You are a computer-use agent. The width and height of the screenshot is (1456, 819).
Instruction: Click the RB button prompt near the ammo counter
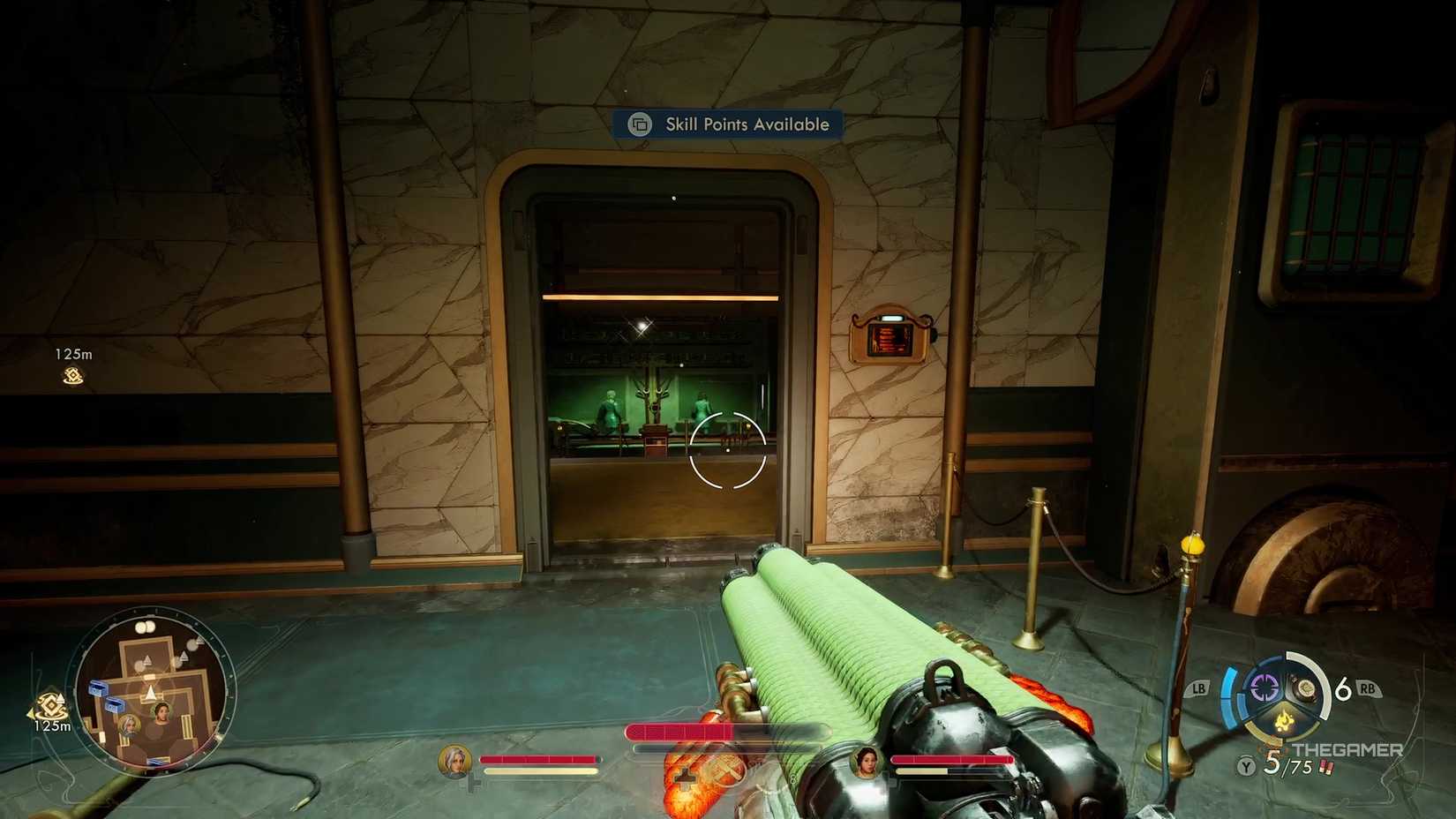click(x=1366, y=688)
